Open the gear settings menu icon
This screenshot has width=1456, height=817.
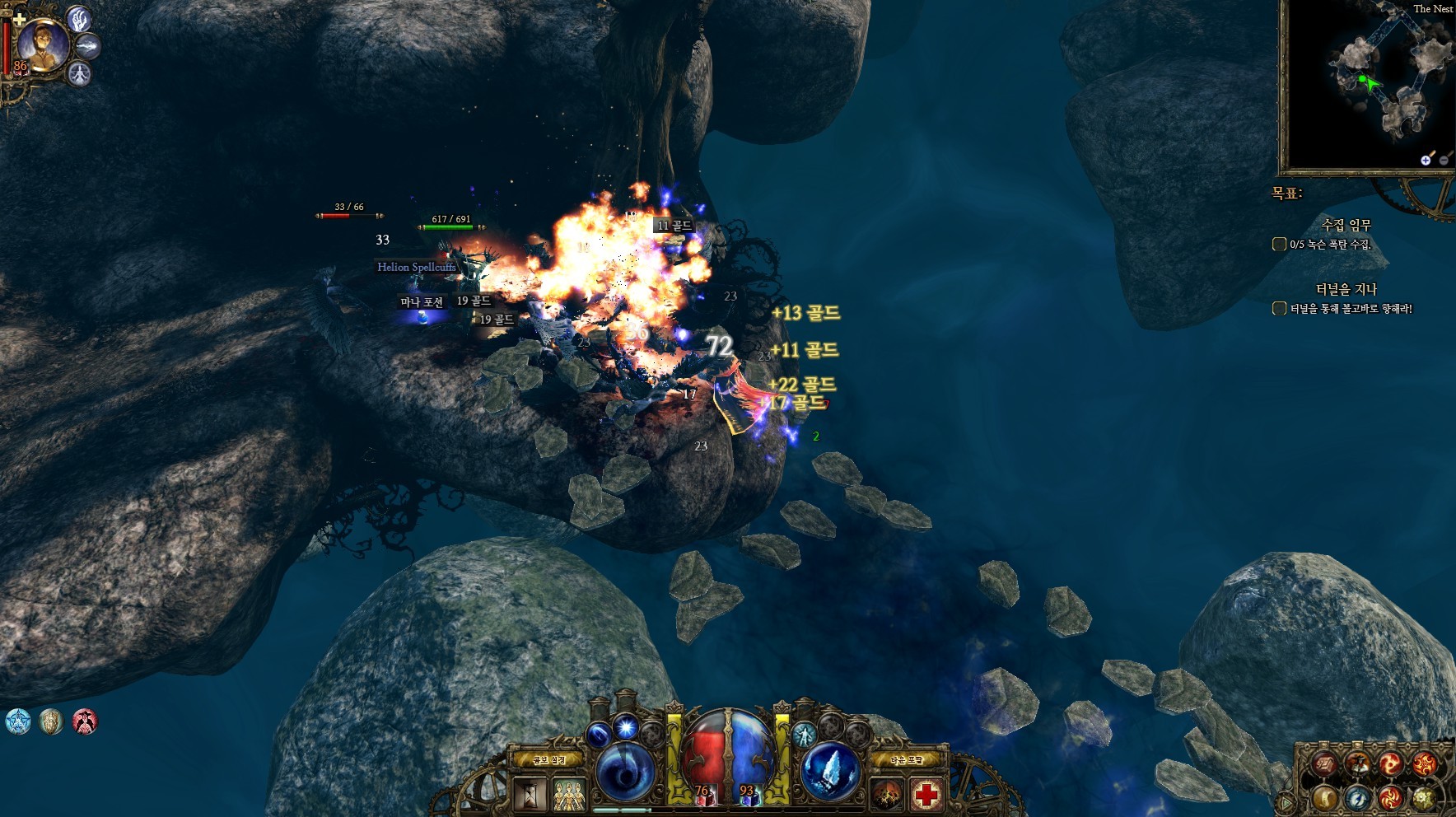tap(1424, 797)
